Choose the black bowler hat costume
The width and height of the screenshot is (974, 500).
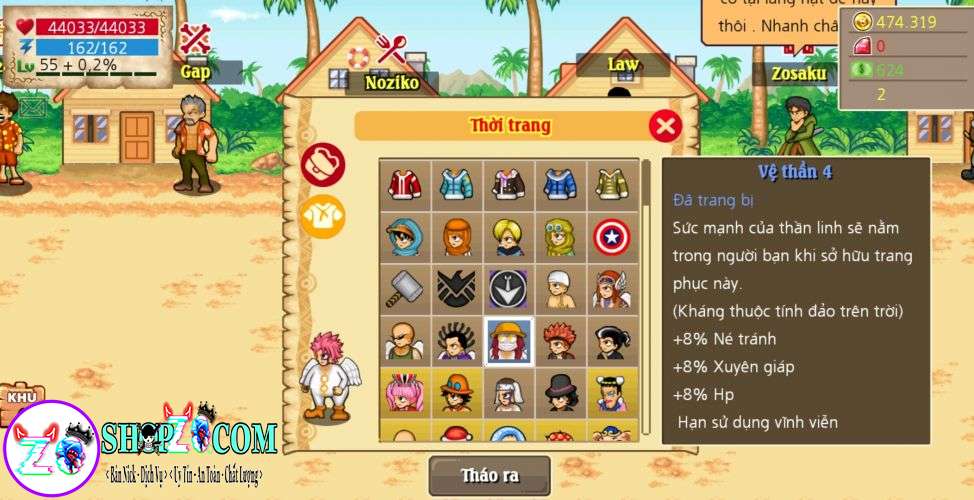560,393
